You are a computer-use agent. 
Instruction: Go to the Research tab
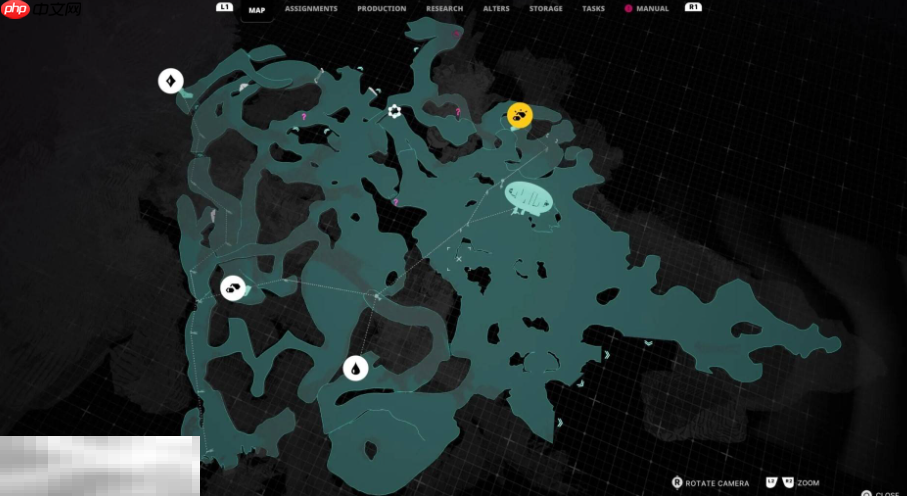click(x=444, y=9)
